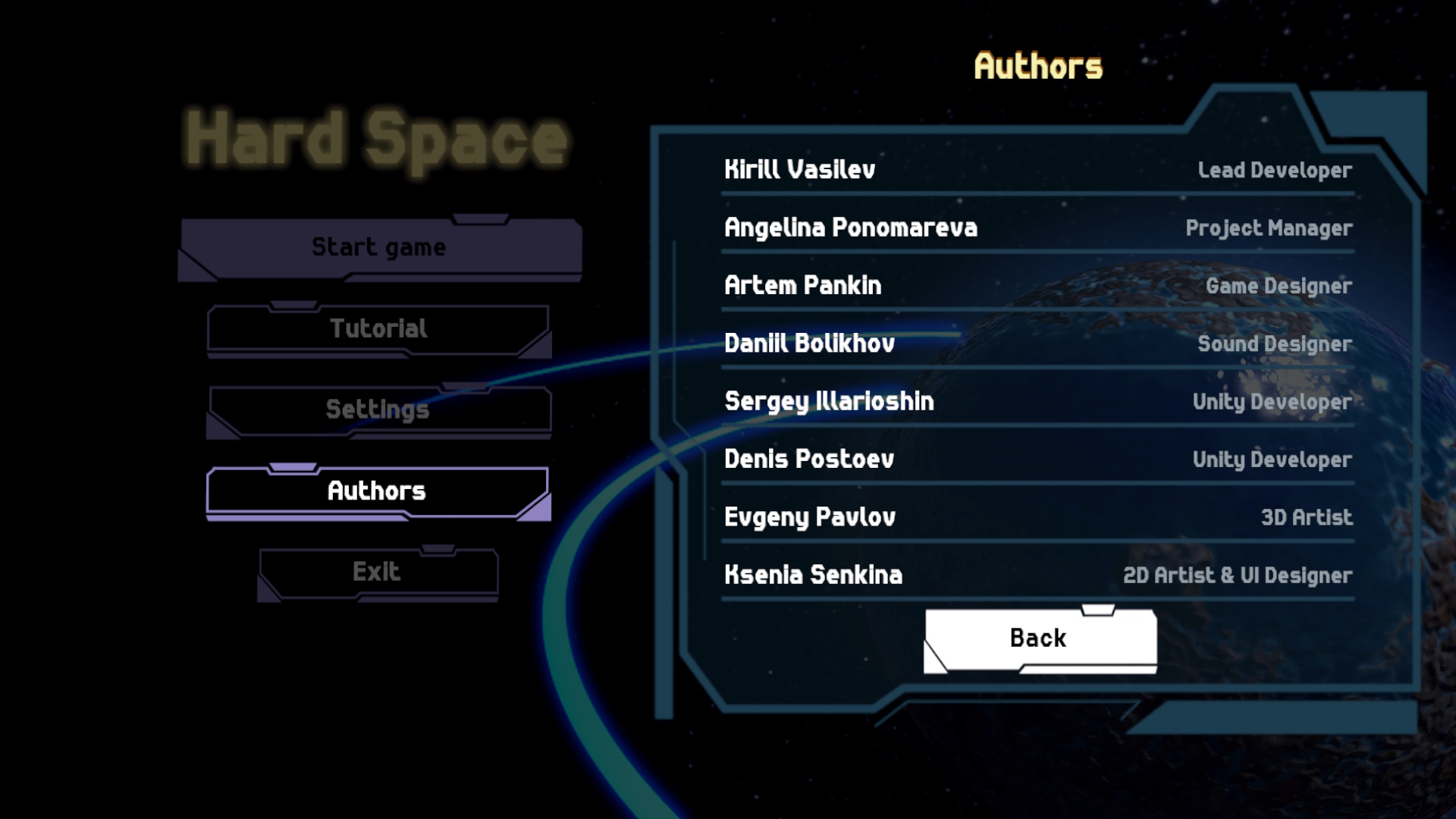The height and width of the screenshot is (819, 1456).
Task: Click Artem Pankin's credit entry
Action: [x=802, y=286]
